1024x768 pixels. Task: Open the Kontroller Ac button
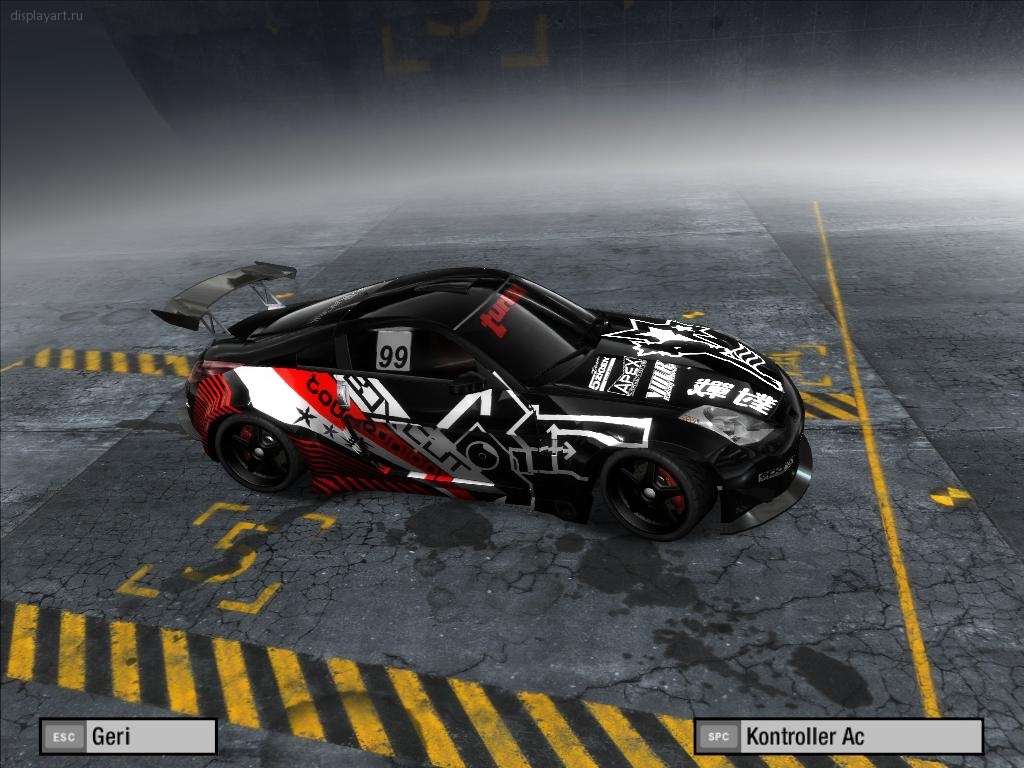point(838,737)
